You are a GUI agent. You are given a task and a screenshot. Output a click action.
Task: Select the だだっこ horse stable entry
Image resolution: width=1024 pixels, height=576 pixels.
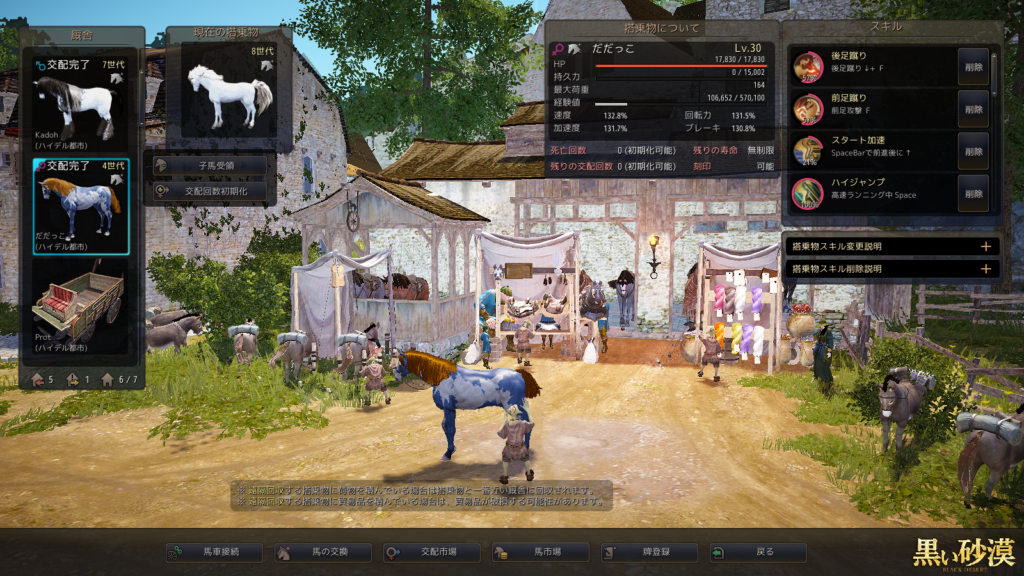tap(79, 206)
